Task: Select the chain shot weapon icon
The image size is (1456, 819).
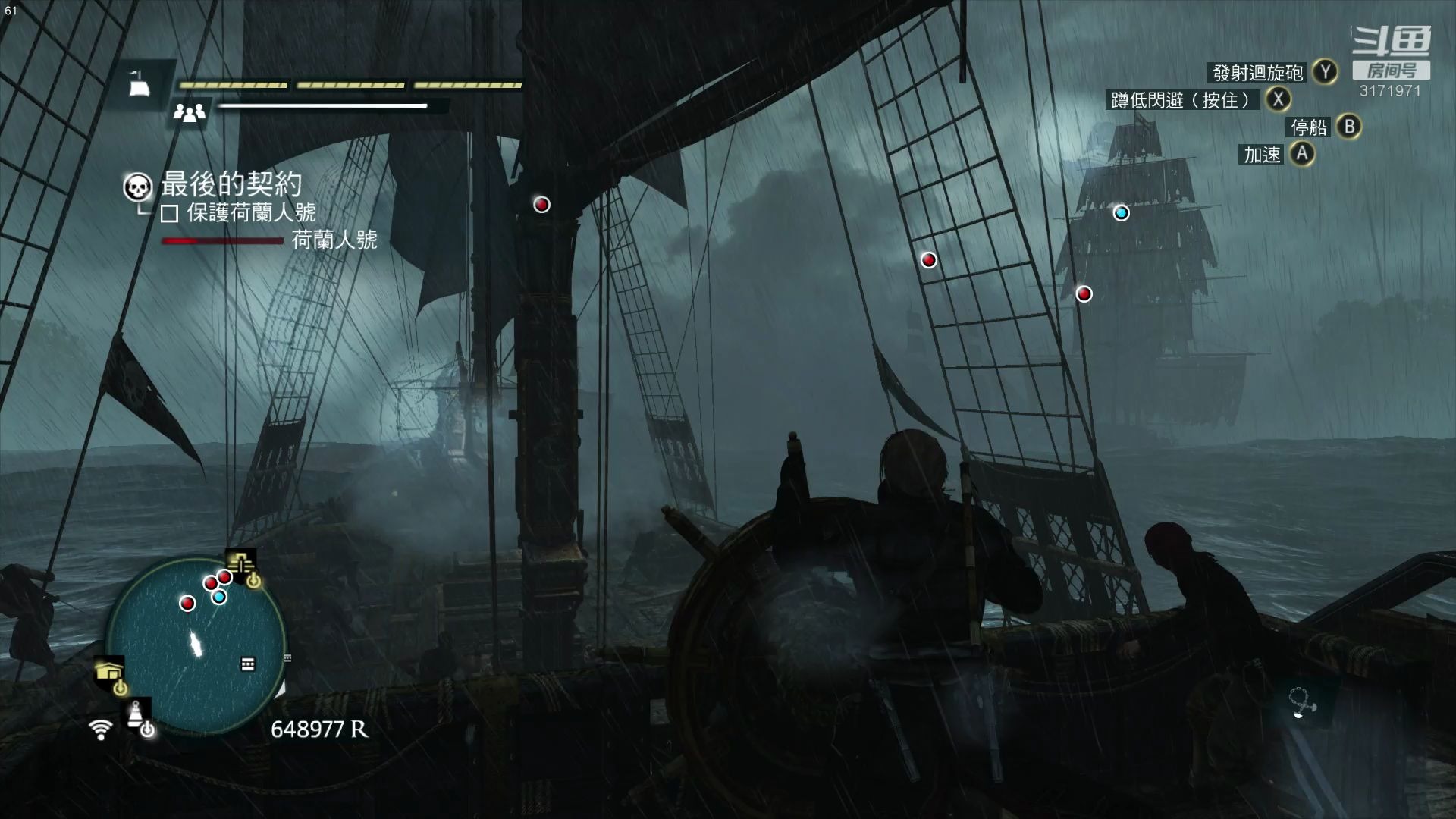Action: tap(1303, 704)
